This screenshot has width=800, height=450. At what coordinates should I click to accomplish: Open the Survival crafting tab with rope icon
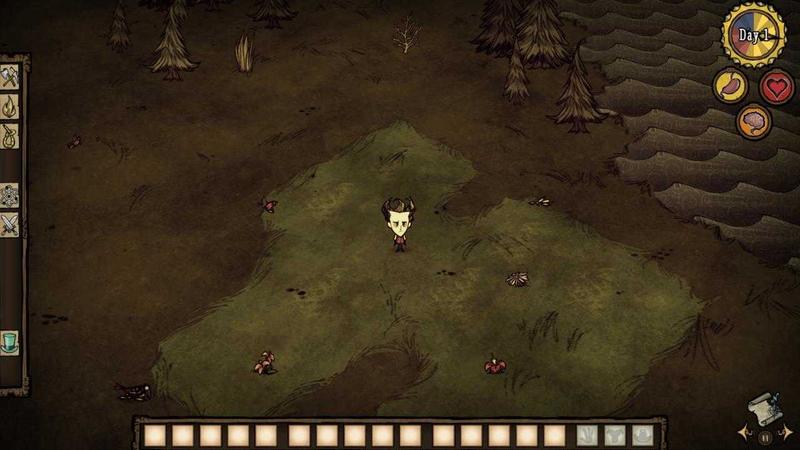tap(11, 133)
